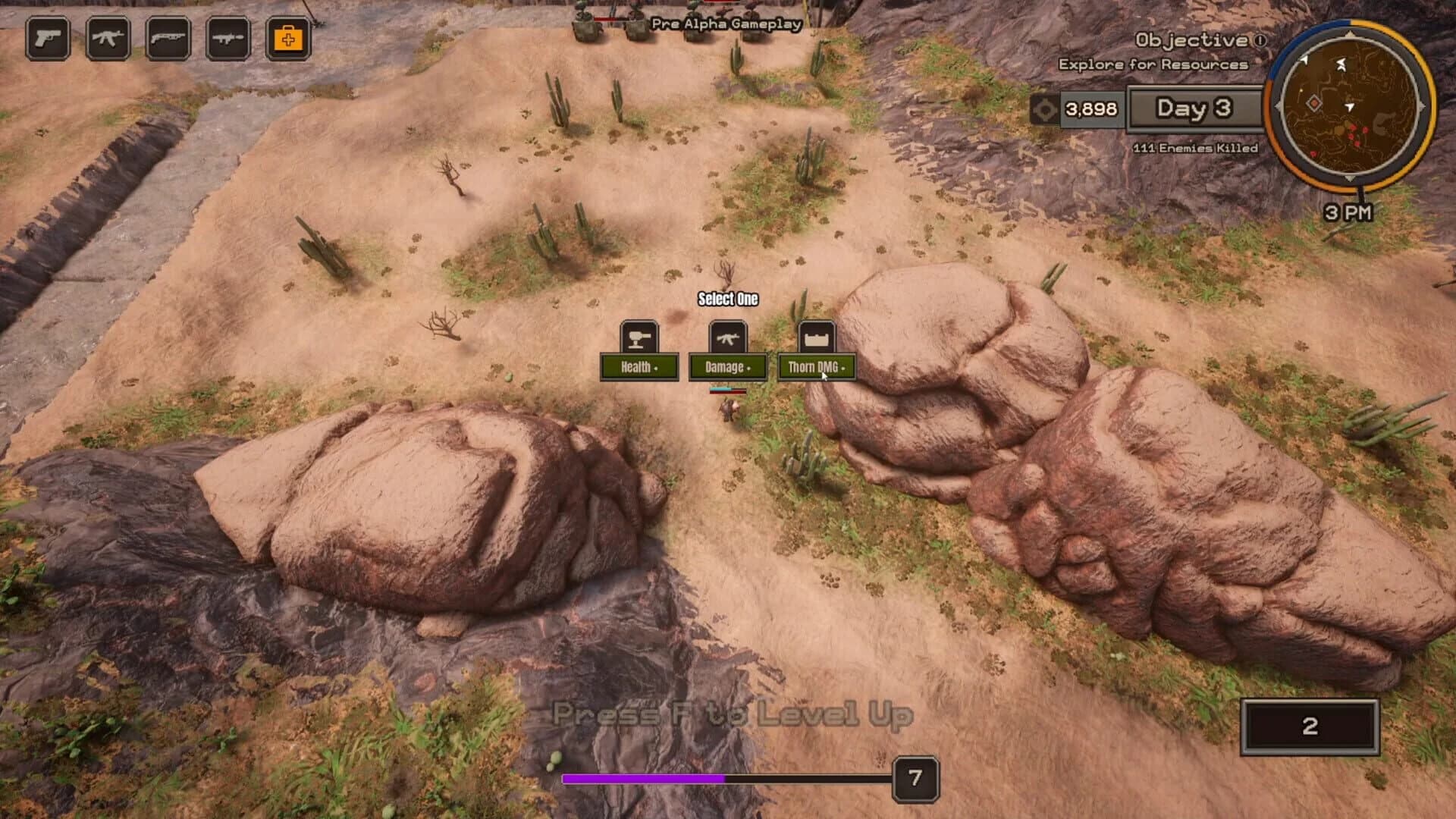Select the assault rifle weapon slot
The height and width of the screenshot is (819, 1456).
tap(106, 39)
